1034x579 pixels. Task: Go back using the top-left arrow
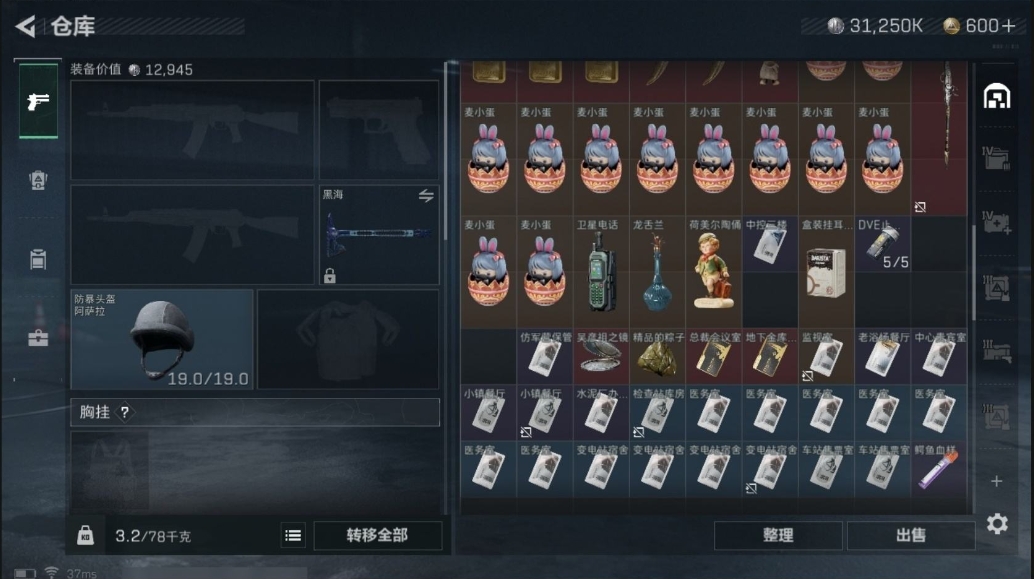(26, 26)
